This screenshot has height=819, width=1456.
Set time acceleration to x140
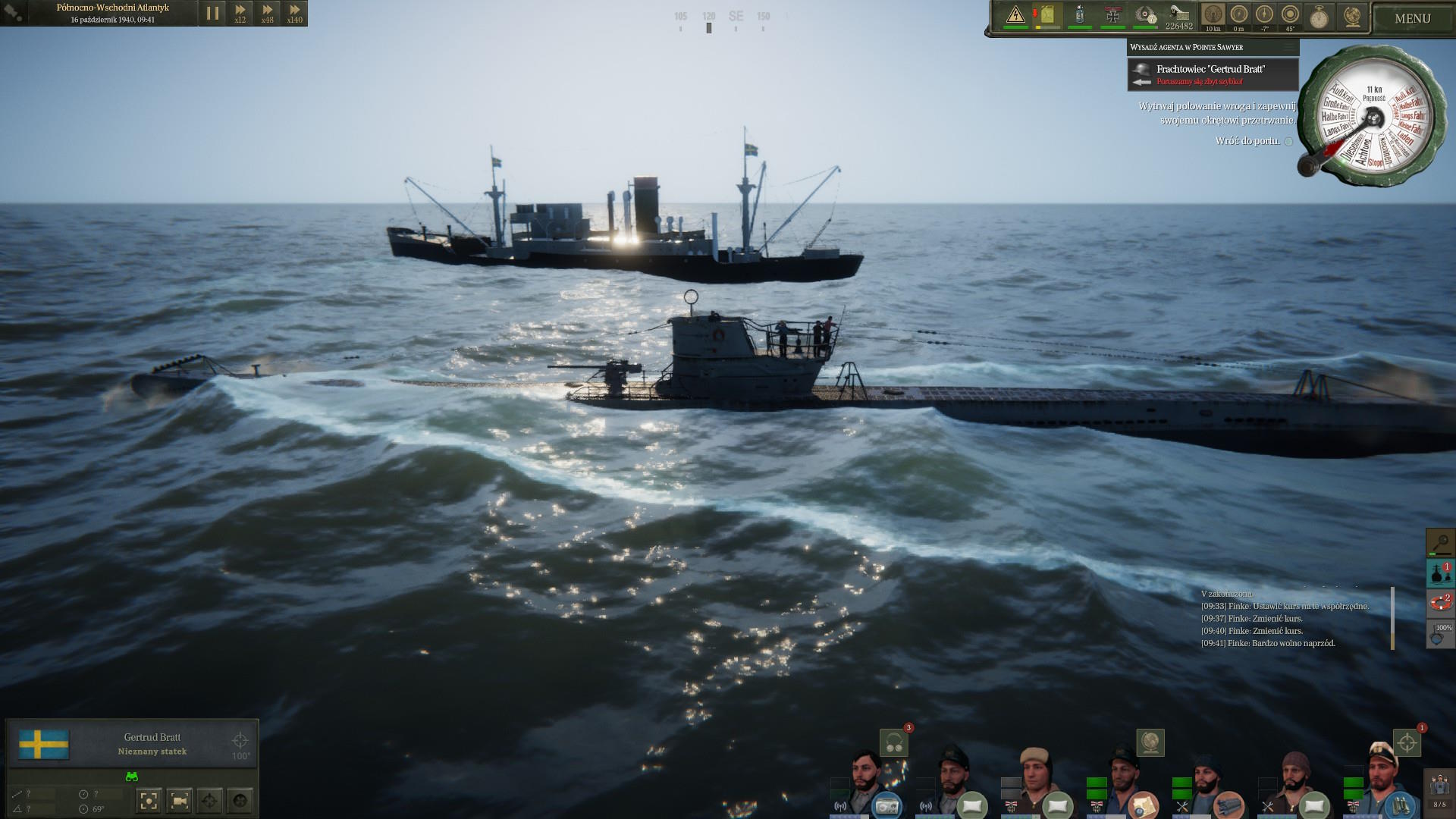(295, 13)
